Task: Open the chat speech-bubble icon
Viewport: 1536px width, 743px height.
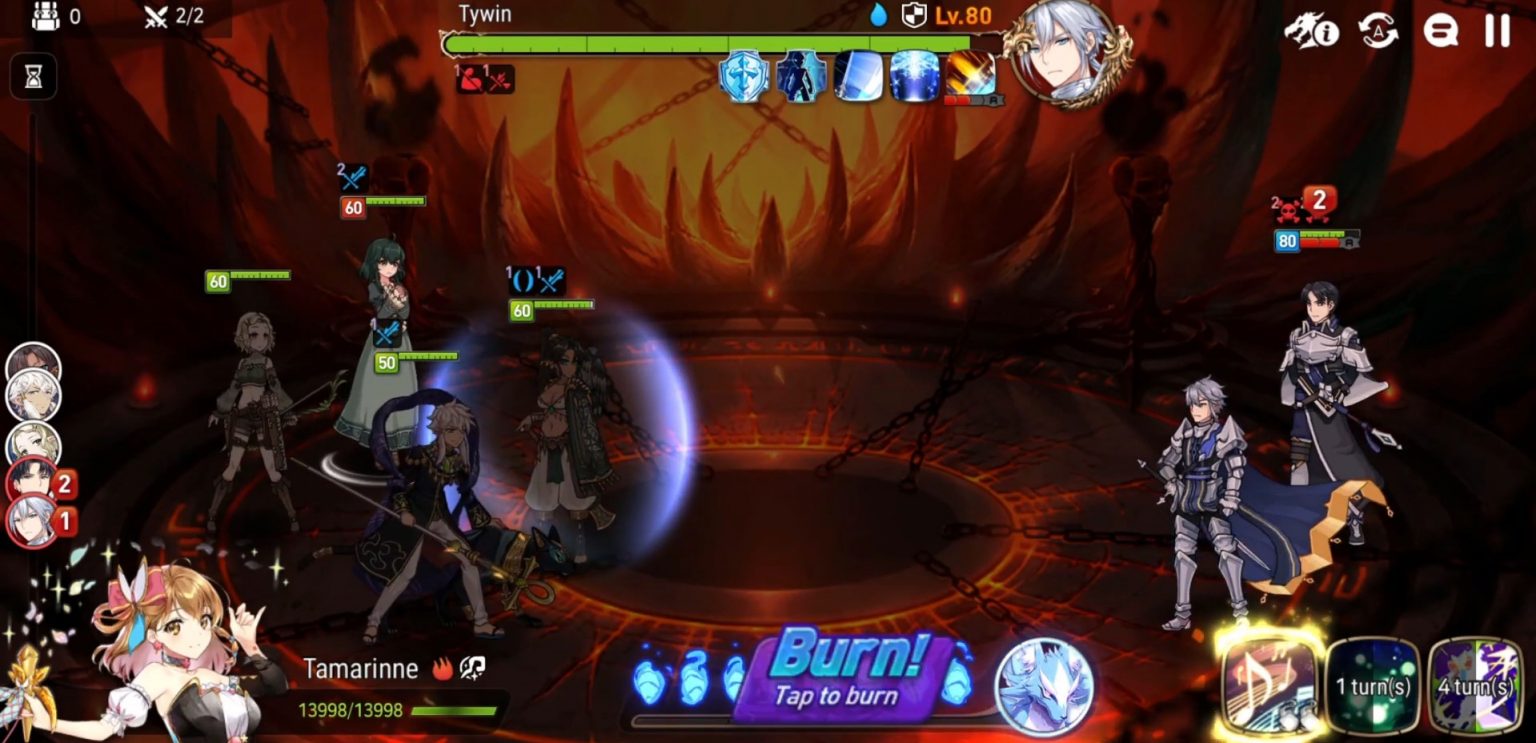Action: (1438, 31)
